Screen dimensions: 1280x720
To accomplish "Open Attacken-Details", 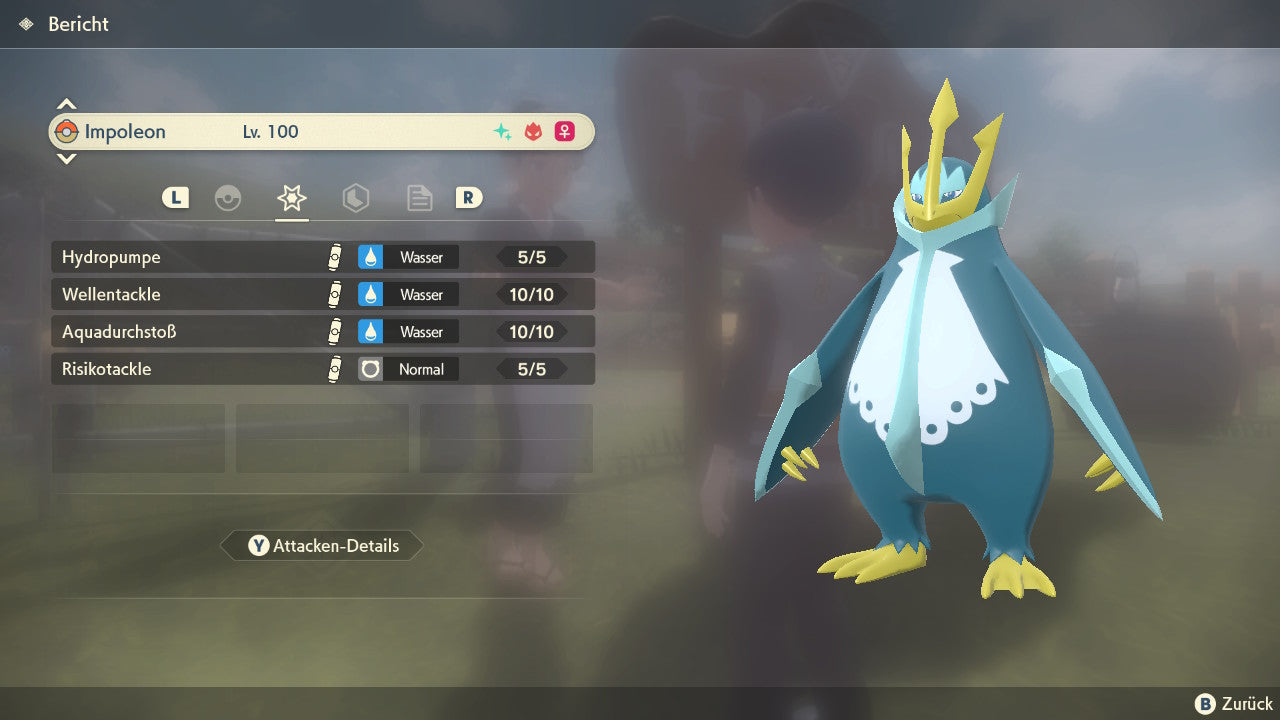I will (x=322, y=546).
